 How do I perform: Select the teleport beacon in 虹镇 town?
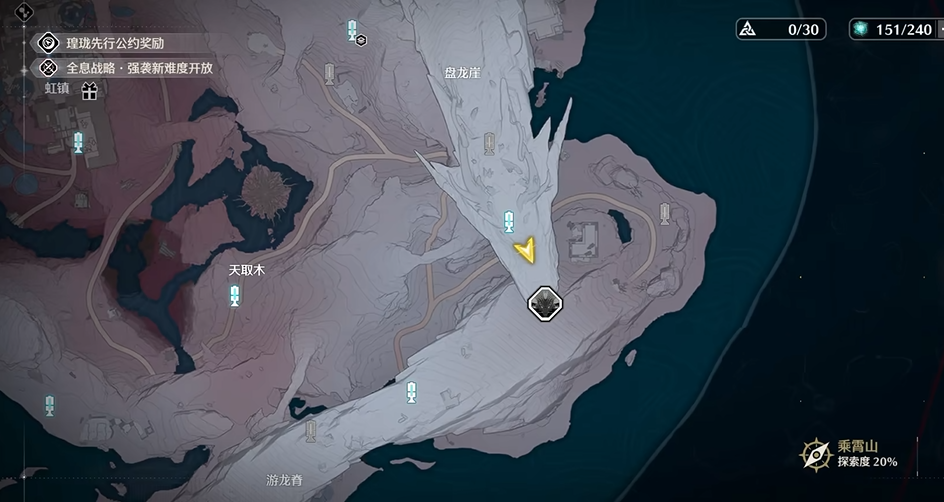tap(78, 142)
